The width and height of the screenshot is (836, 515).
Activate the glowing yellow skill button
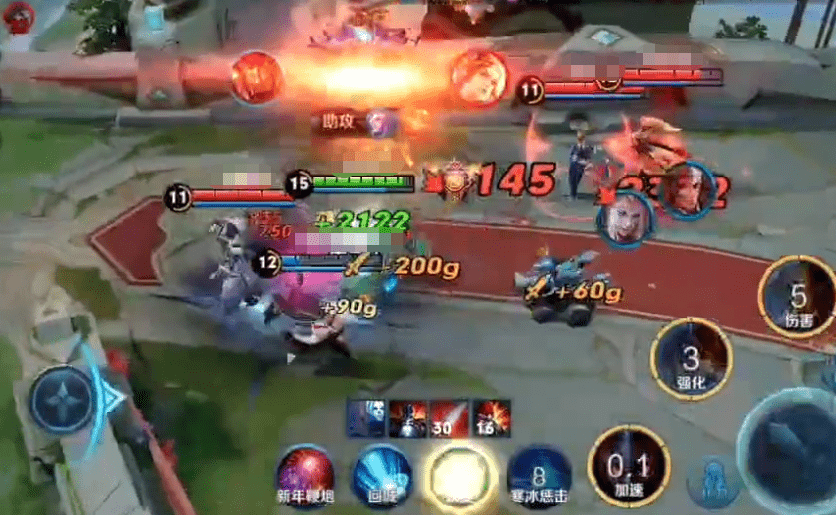(x=460, y=473)
